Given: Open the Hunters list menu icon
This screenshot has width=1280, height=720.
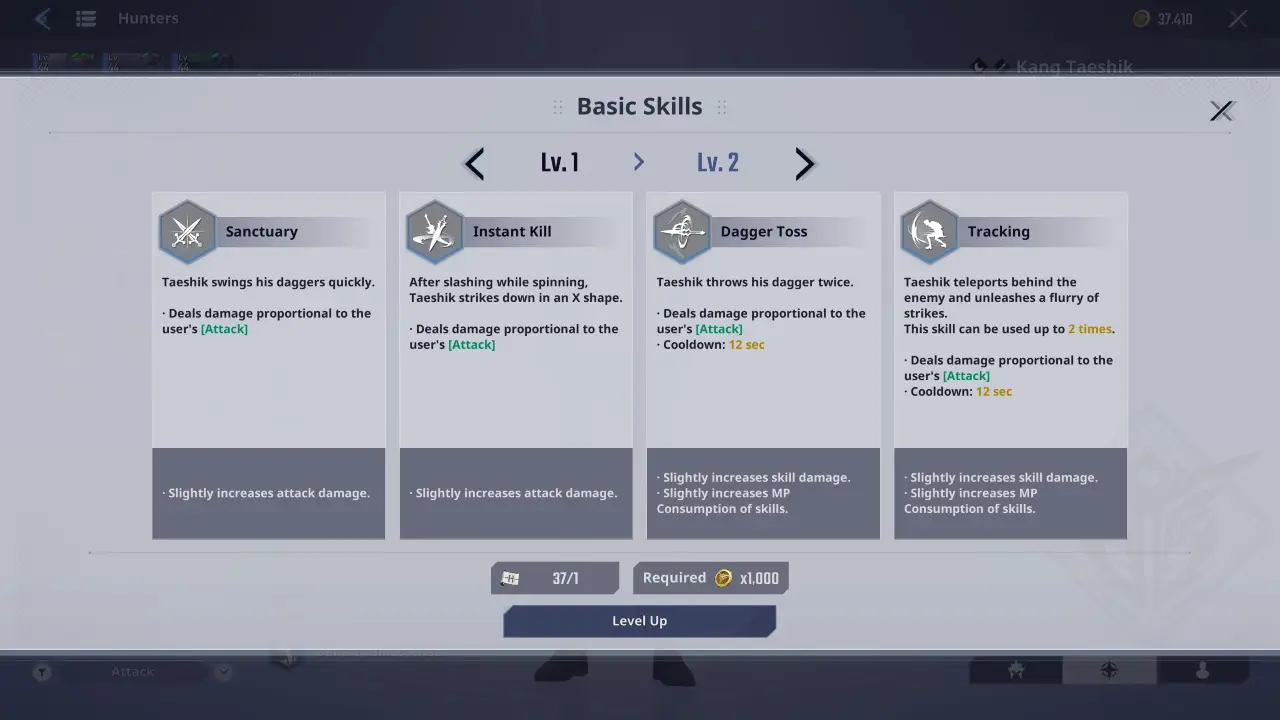Looking at the screenshot, I should (85, 18).
